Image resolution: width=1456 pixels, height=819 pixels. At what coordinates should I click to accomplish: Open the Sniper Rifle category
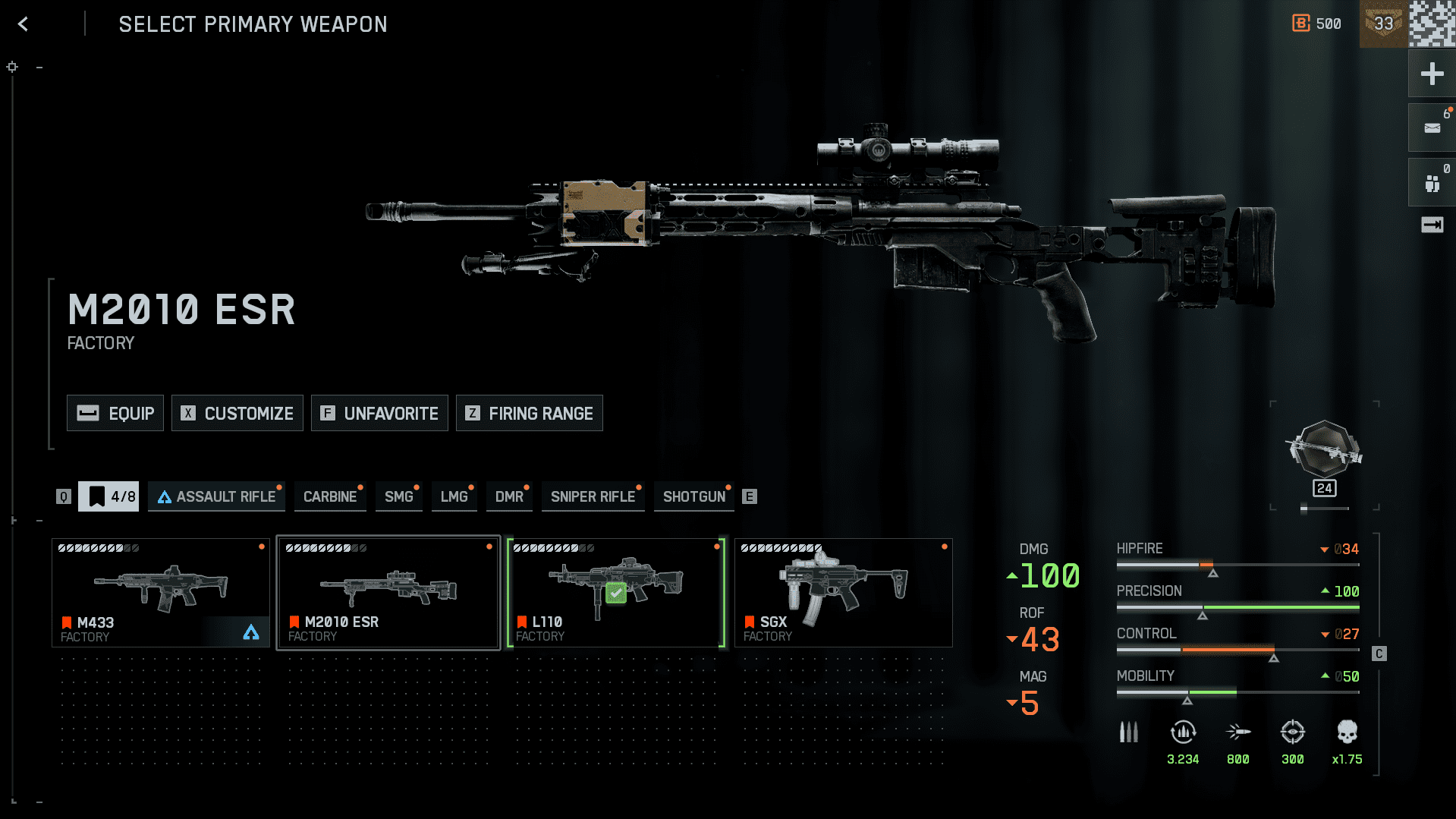593,496
